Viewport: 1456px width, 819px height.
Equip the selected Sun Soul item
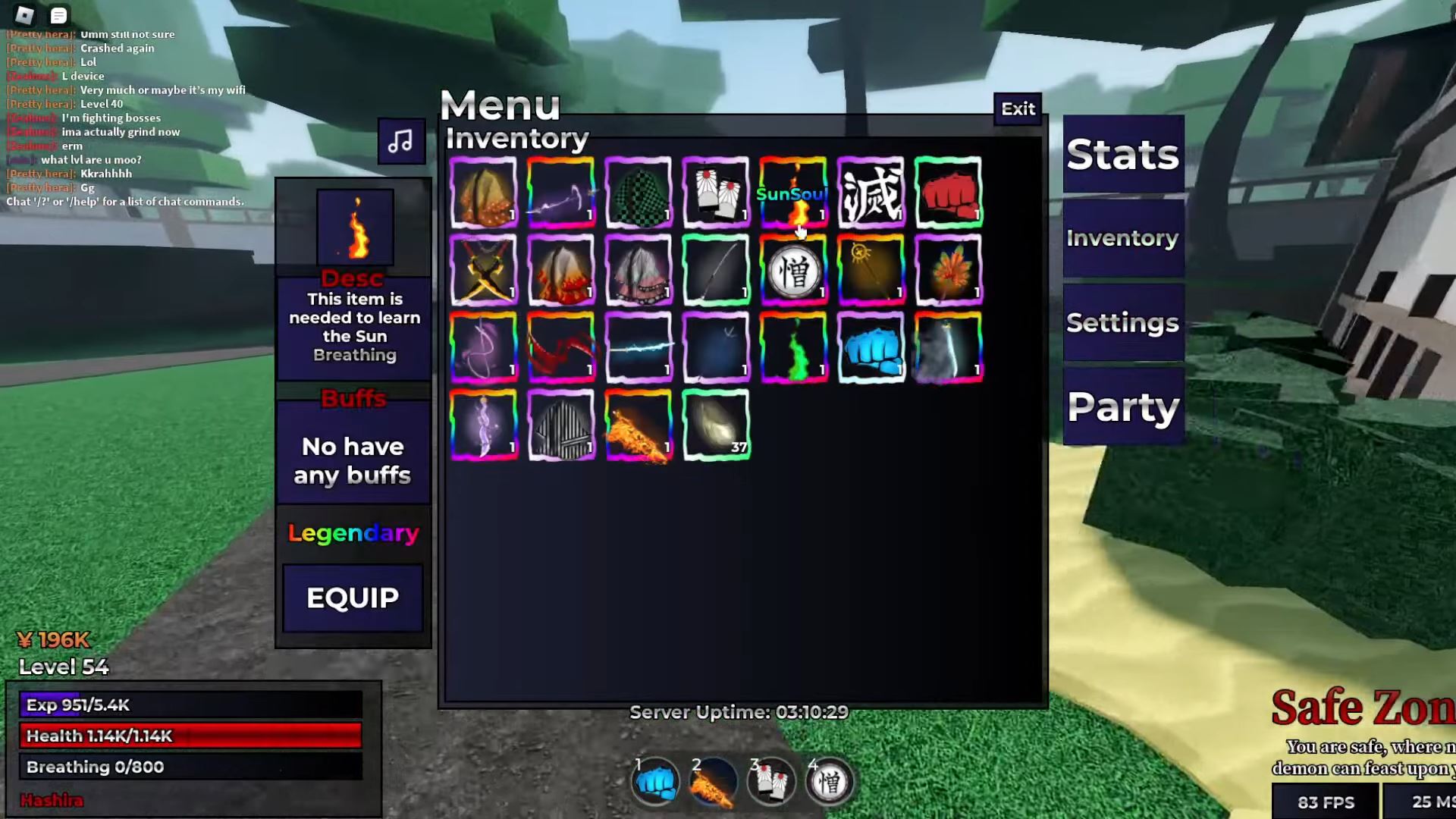(353, 598)
